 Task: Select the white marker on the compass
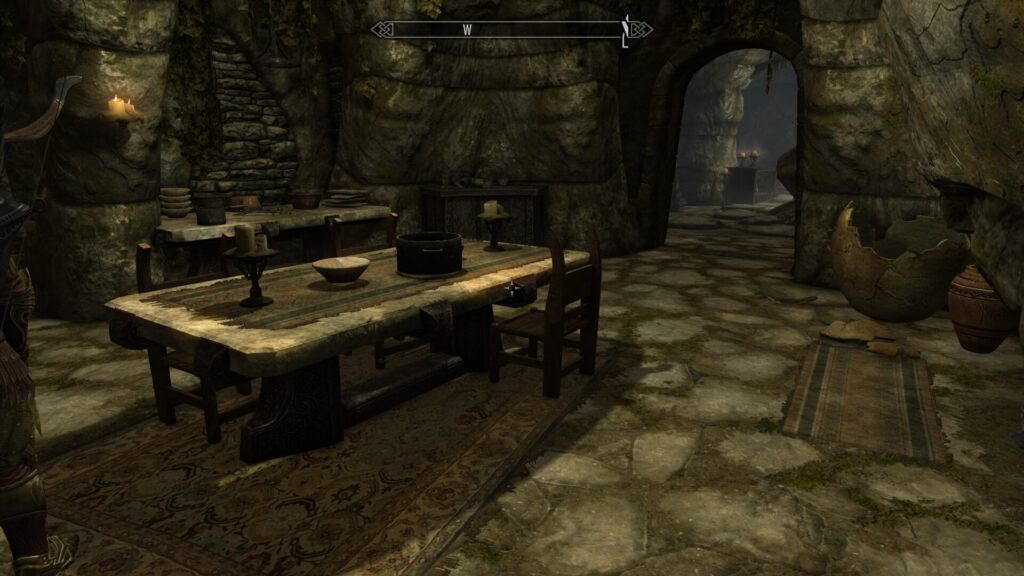(x=625, y=30)
